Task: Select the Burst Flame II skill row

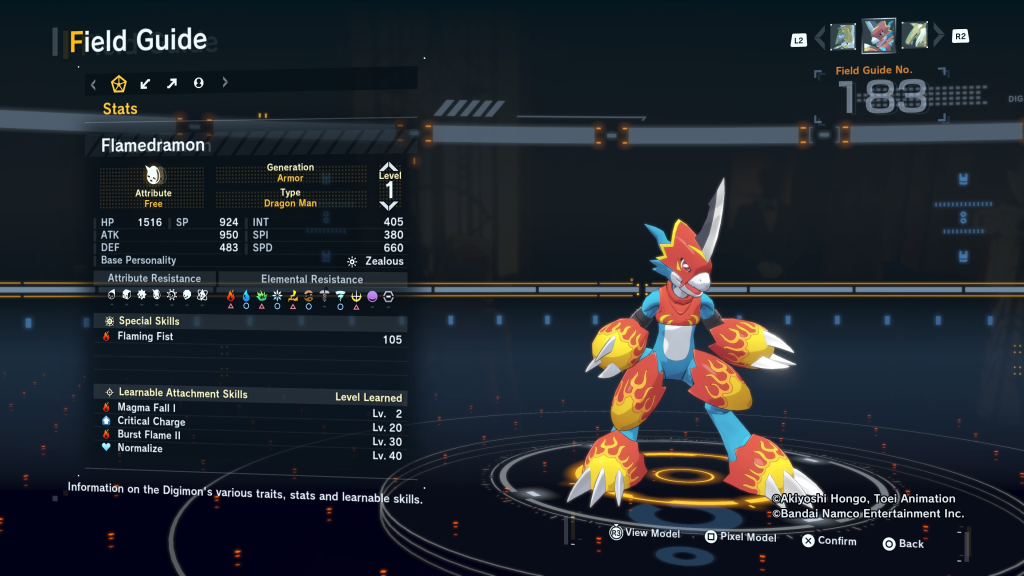Action: [x=252, y=435]
